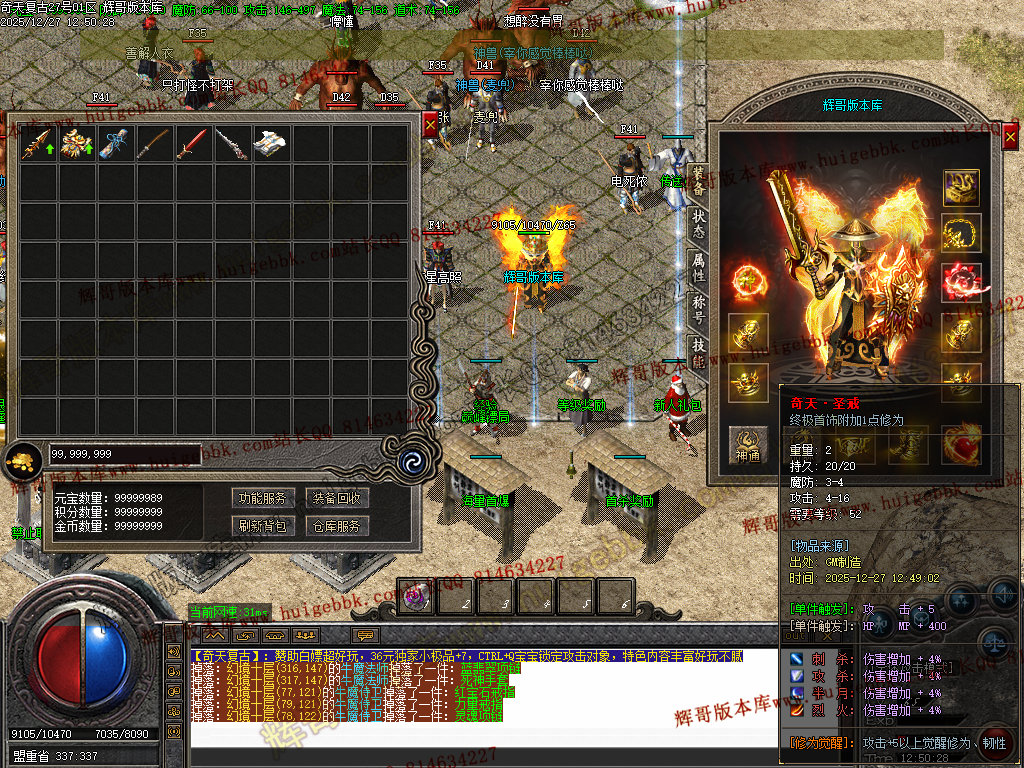Open the 属性 attributes tab
The width and height of the screenshot is (1024, 768).
(698, 268)
